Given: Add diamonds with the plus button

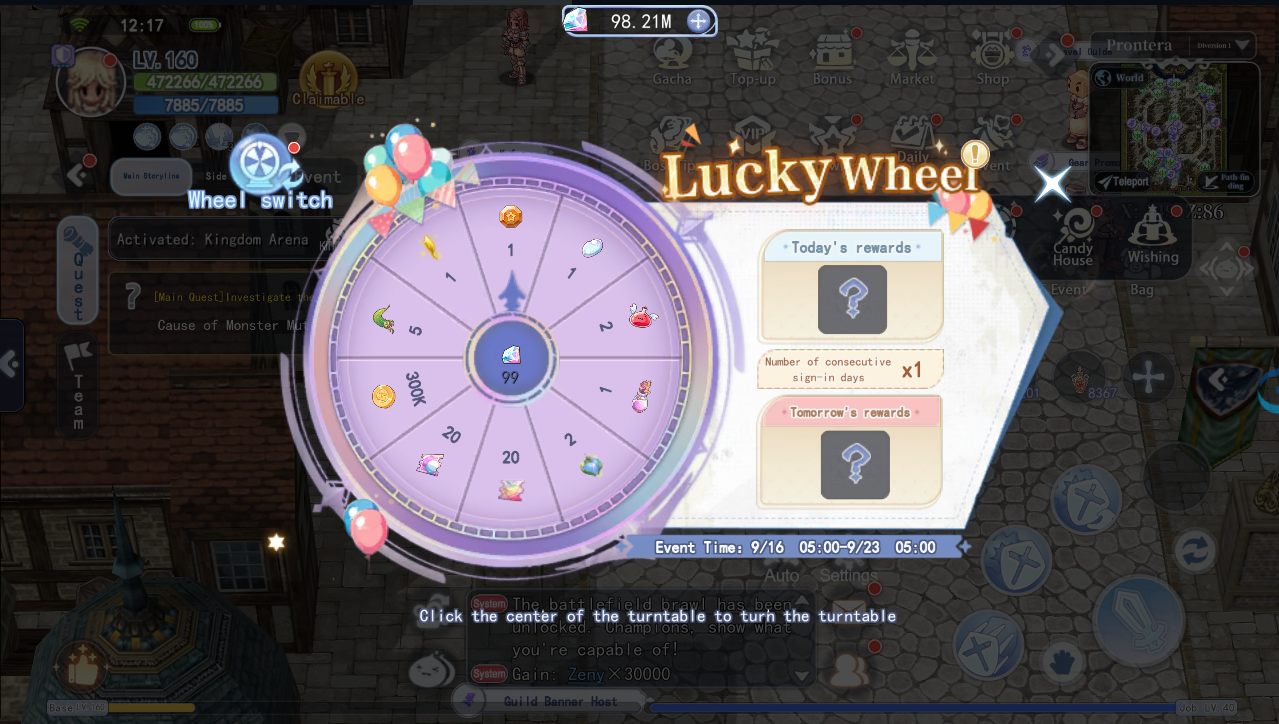Looking at the screenshot, I should point(698,21).
